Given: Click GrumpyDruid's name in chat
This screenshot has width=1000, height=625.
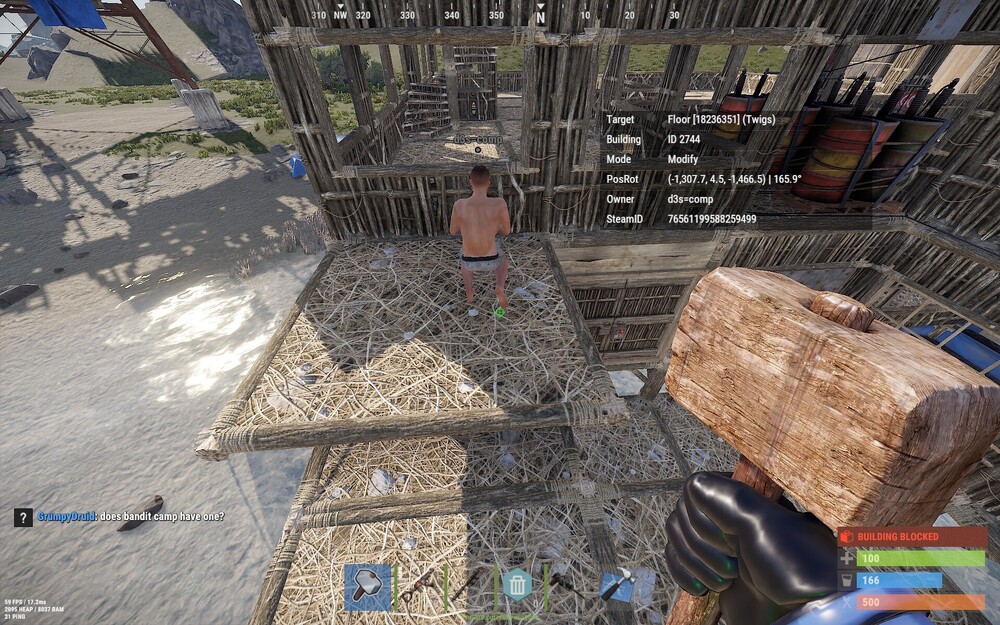Looking at the screenshot, I should 66,517.
